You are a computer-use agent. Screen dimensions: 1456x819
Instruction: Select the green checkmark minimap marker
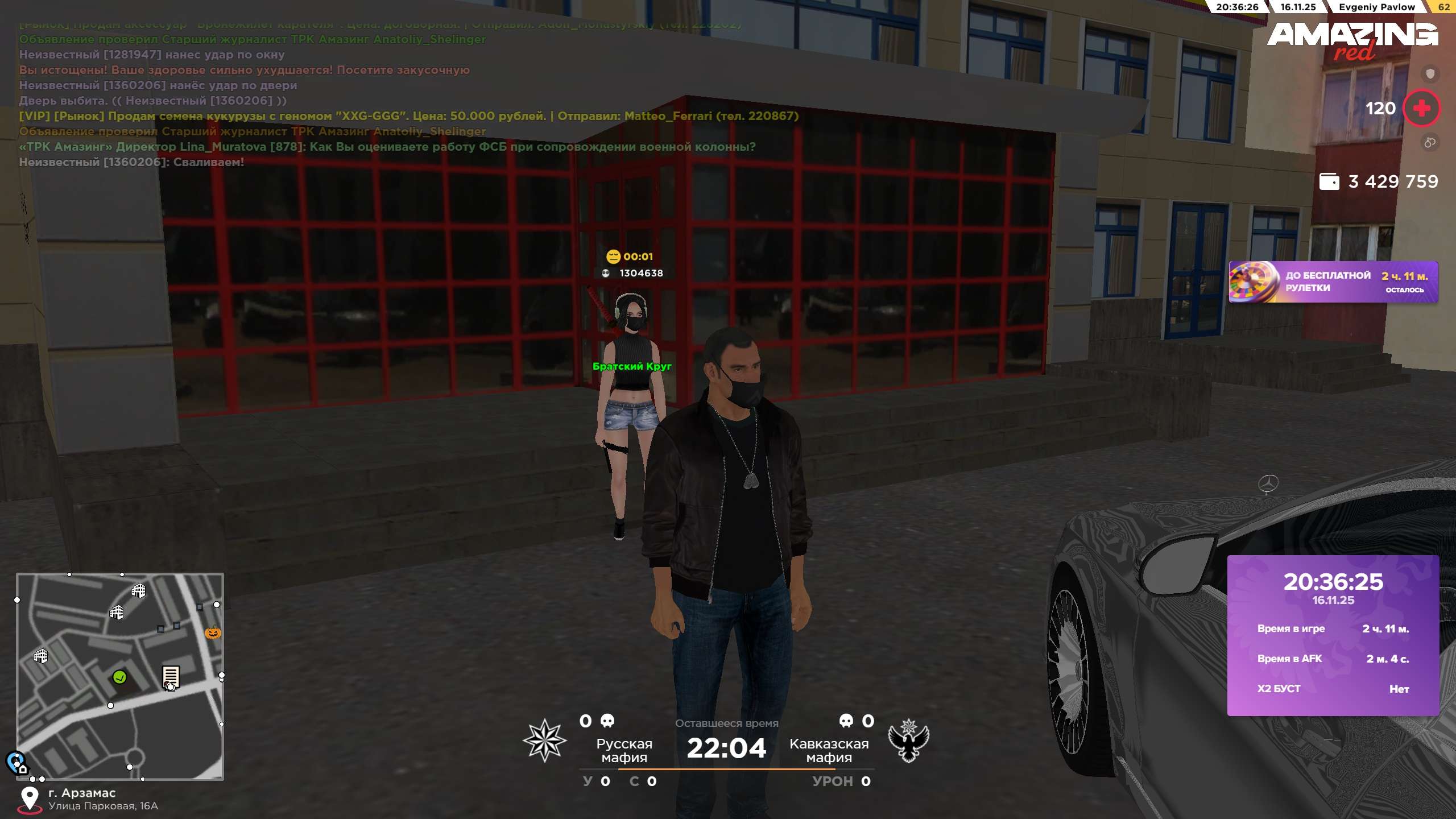point(119,677)
